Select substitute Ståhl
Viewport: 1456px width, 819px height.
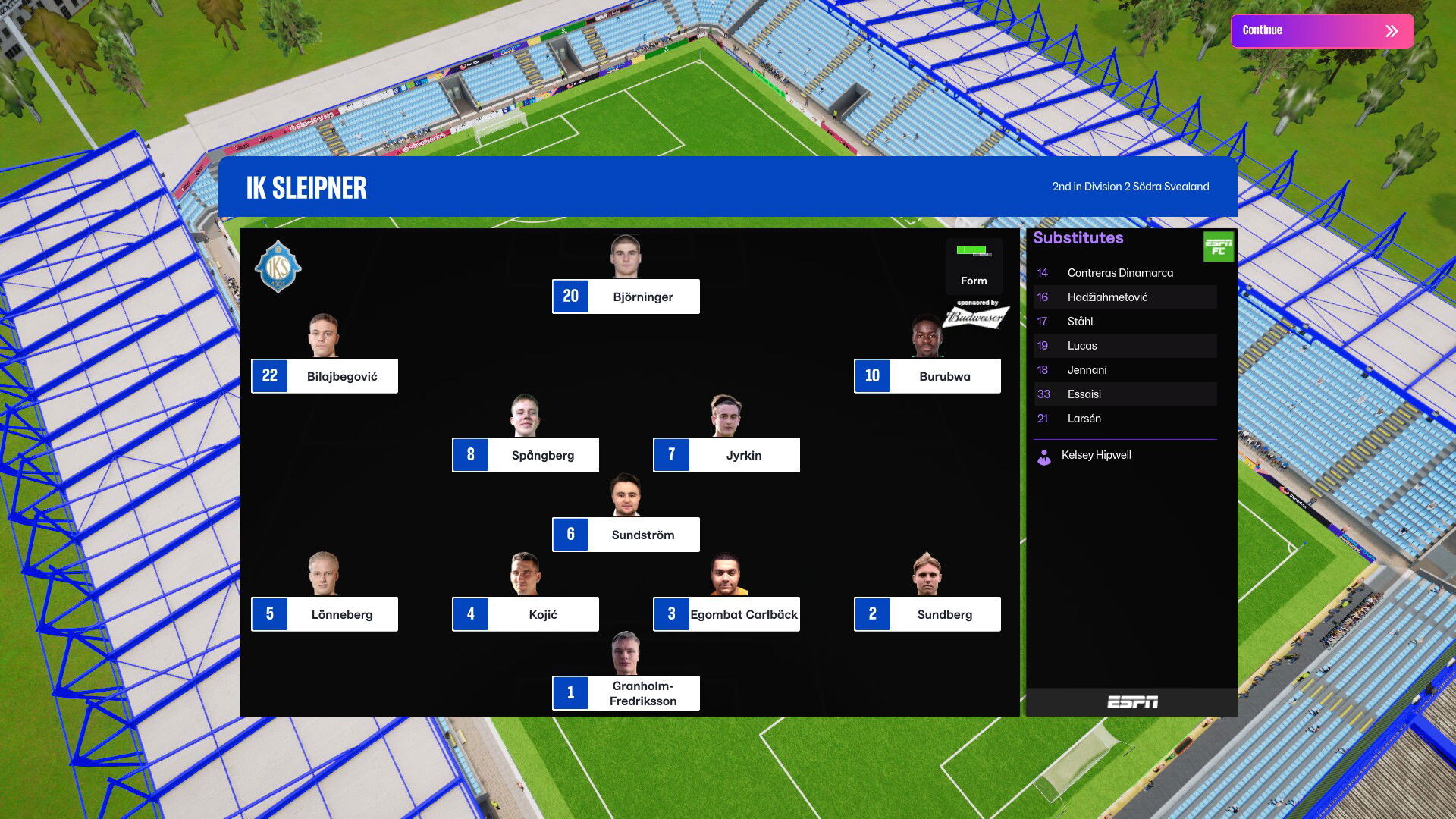(1080, 322)
